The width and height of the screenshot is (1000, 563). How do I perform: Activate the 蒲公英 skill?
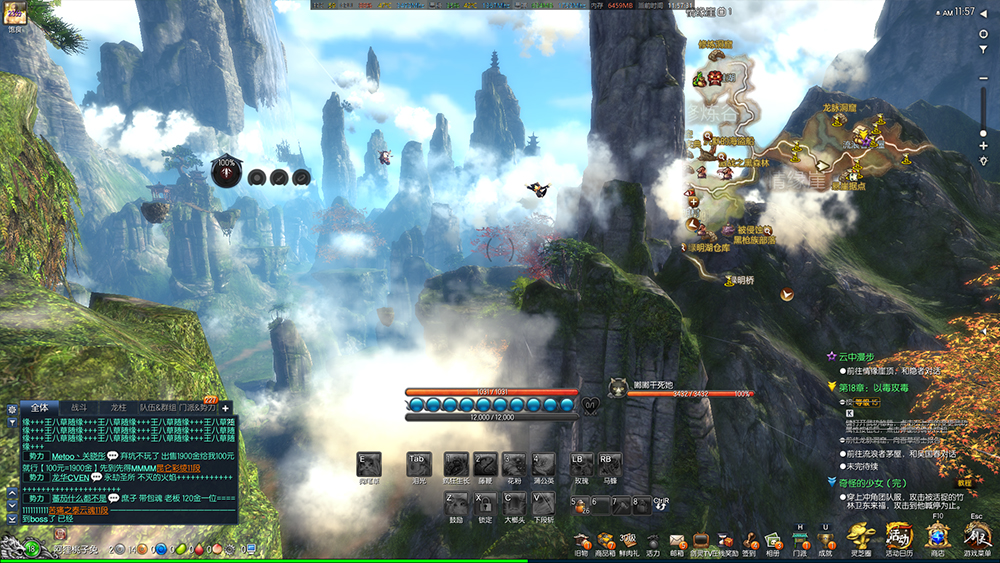(x=544, y=465)
